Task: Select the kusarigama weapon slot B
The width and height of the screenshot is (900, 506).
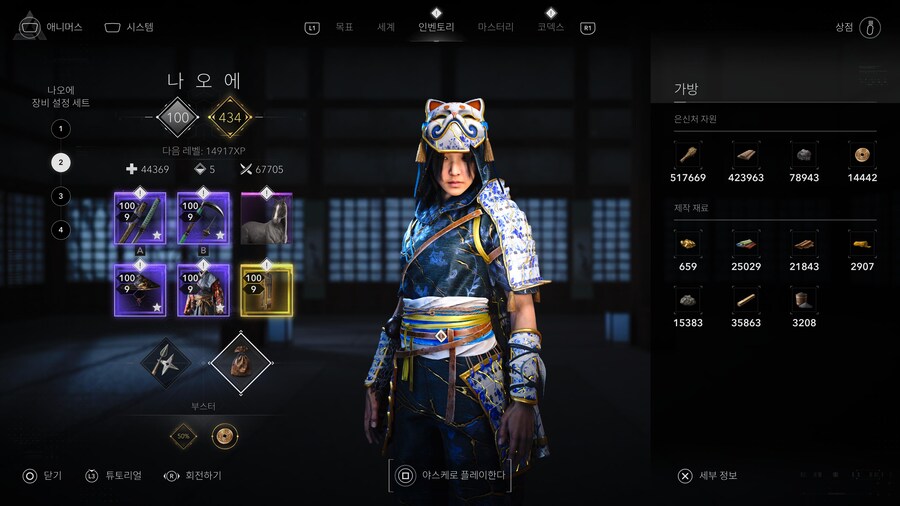Action: pos(203,219)
